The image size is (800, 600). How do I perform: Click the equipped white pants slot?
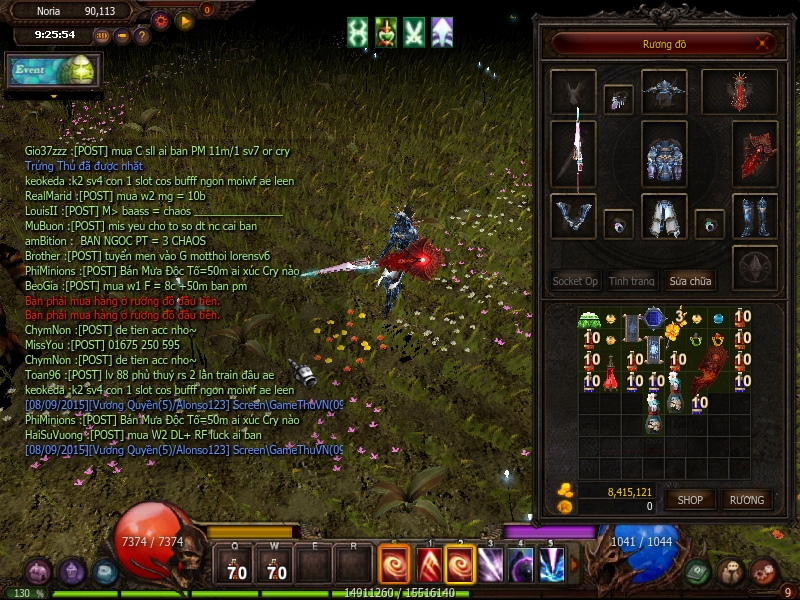pyautogui.click(x=664, y=217)
